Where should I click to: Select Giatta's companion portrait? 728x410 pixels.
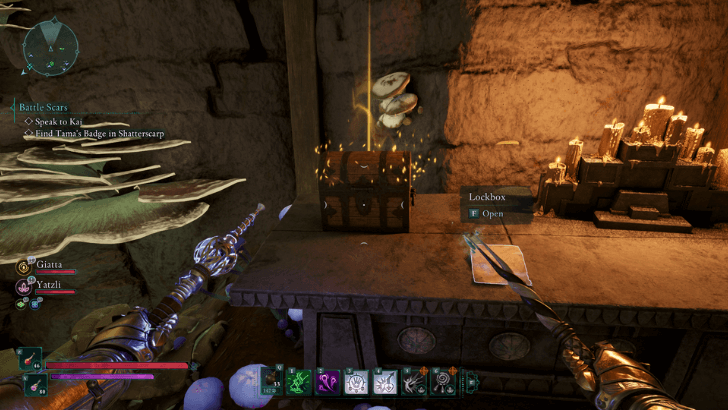[23, 266]
